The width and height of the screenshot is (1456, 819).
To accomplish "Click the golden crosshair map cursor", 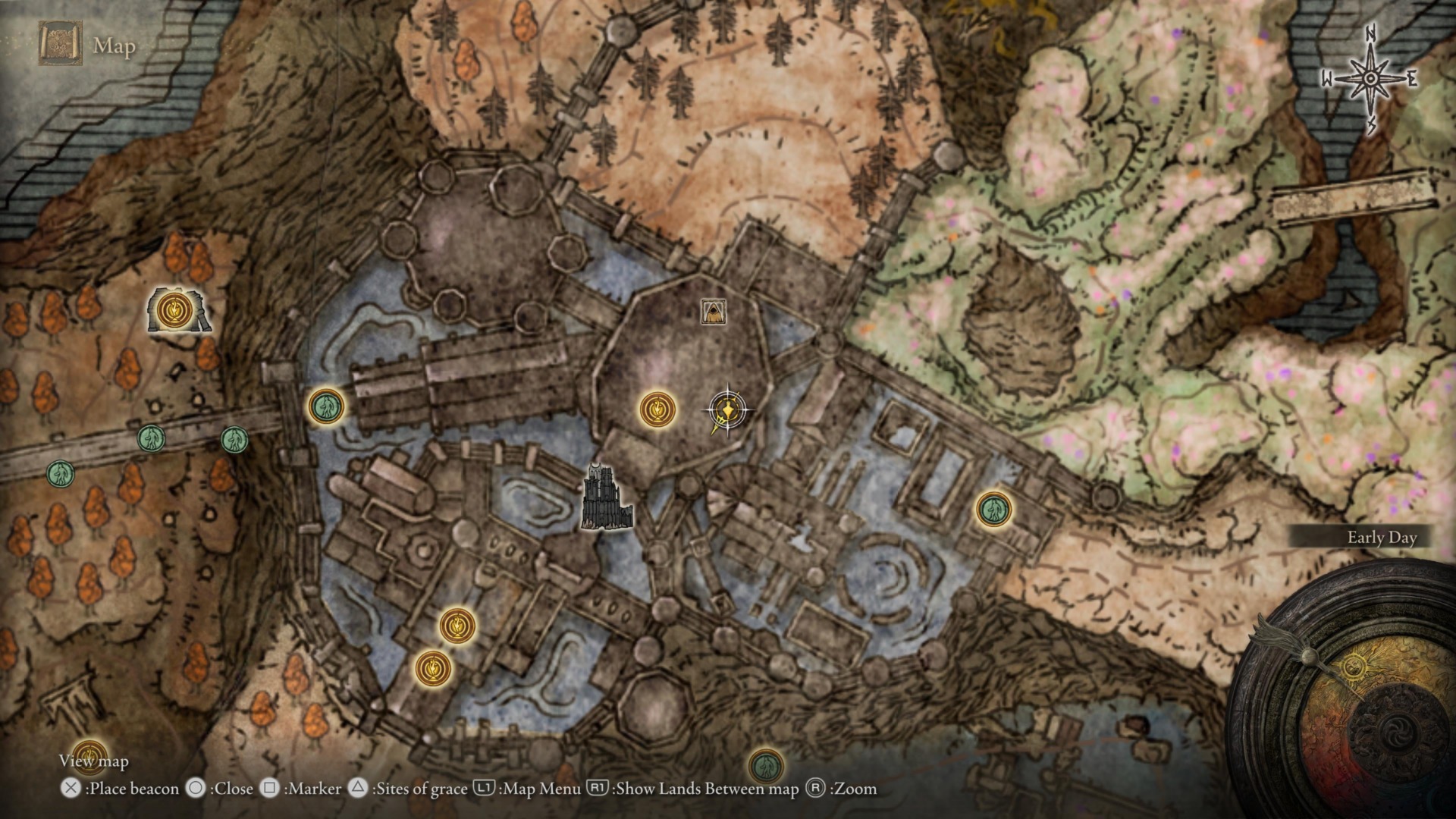I will tap(727, 410).
